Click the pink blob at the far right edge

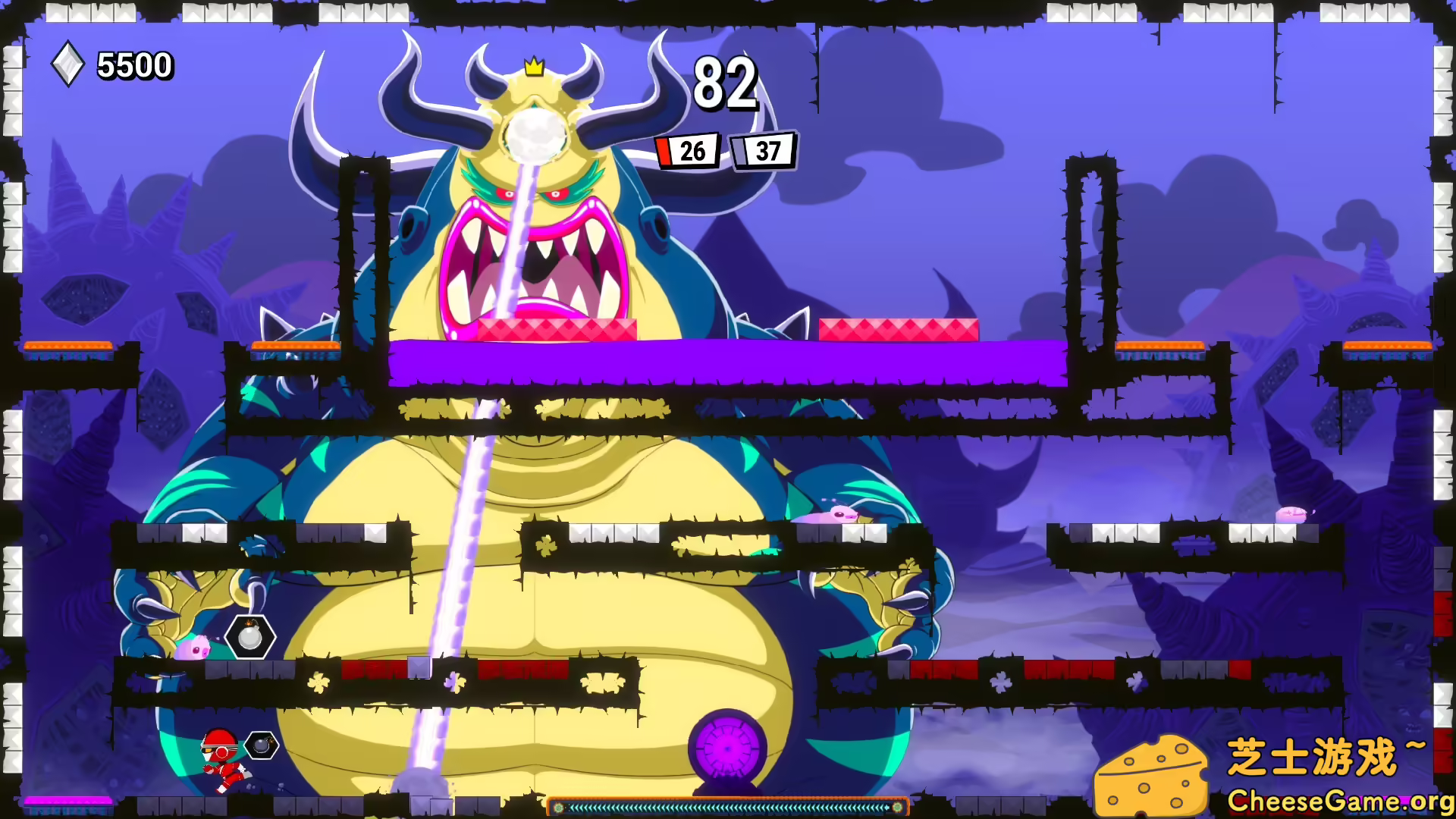click(x=1292, y=514)
